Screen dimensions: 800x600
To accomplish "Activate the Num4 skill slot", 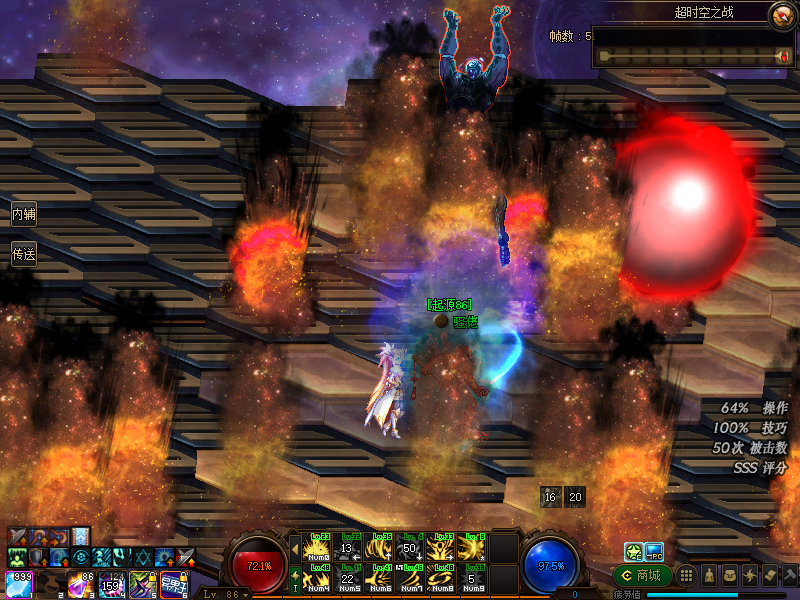I will (x=318, y=578).
